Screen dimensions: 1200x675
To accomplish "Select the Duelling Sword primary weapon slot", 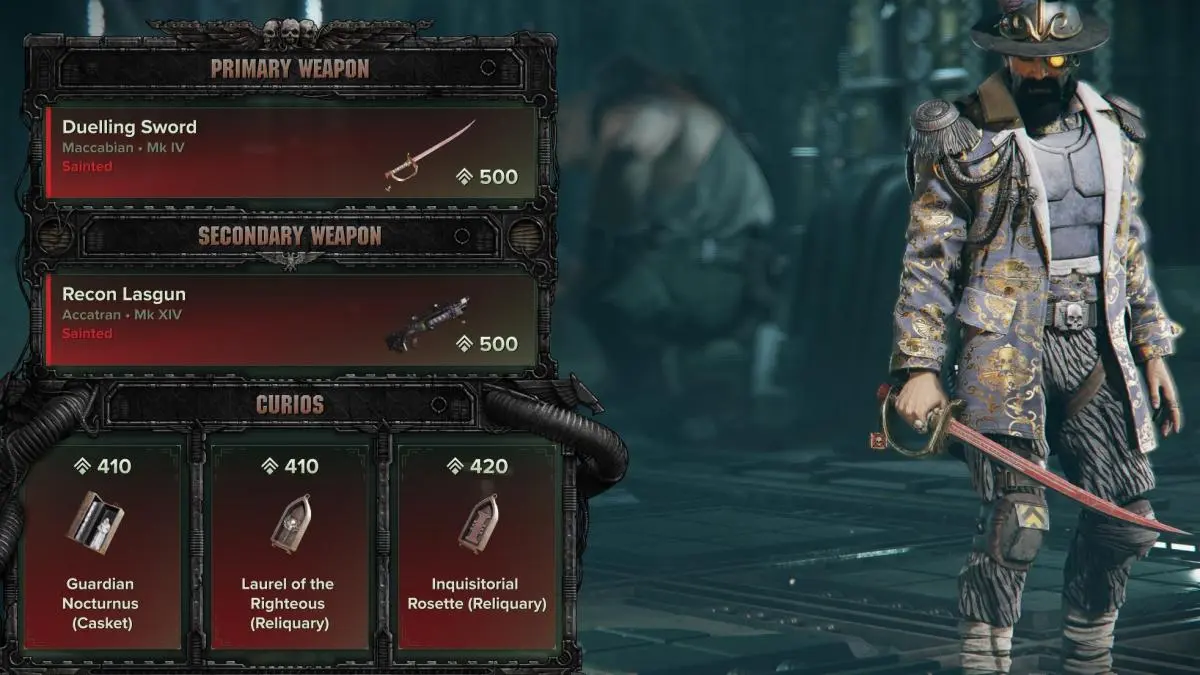I will tap(292, 152).
